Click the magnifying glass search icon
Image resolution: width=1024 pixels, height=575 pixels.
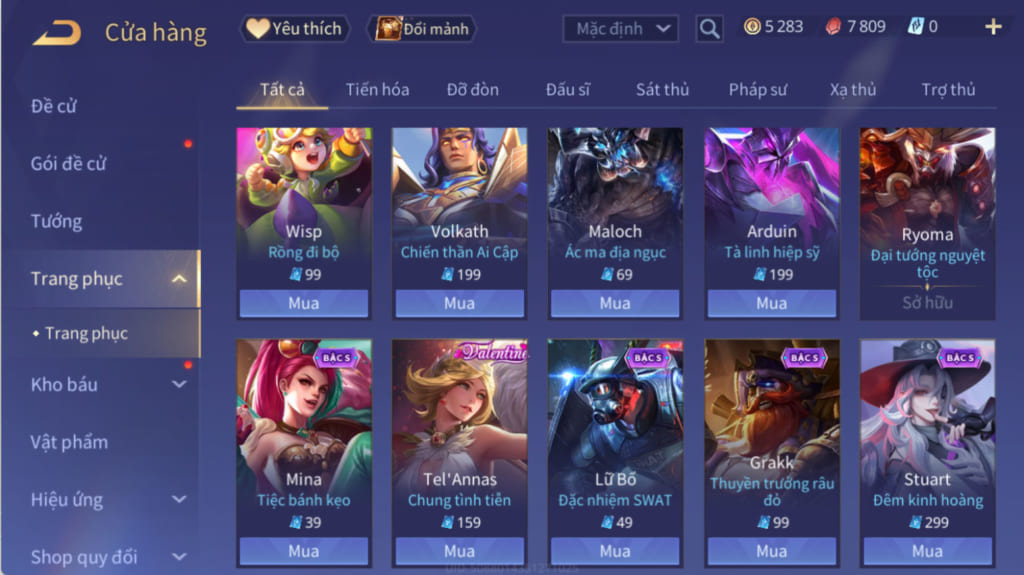click(x=709, y=29)
